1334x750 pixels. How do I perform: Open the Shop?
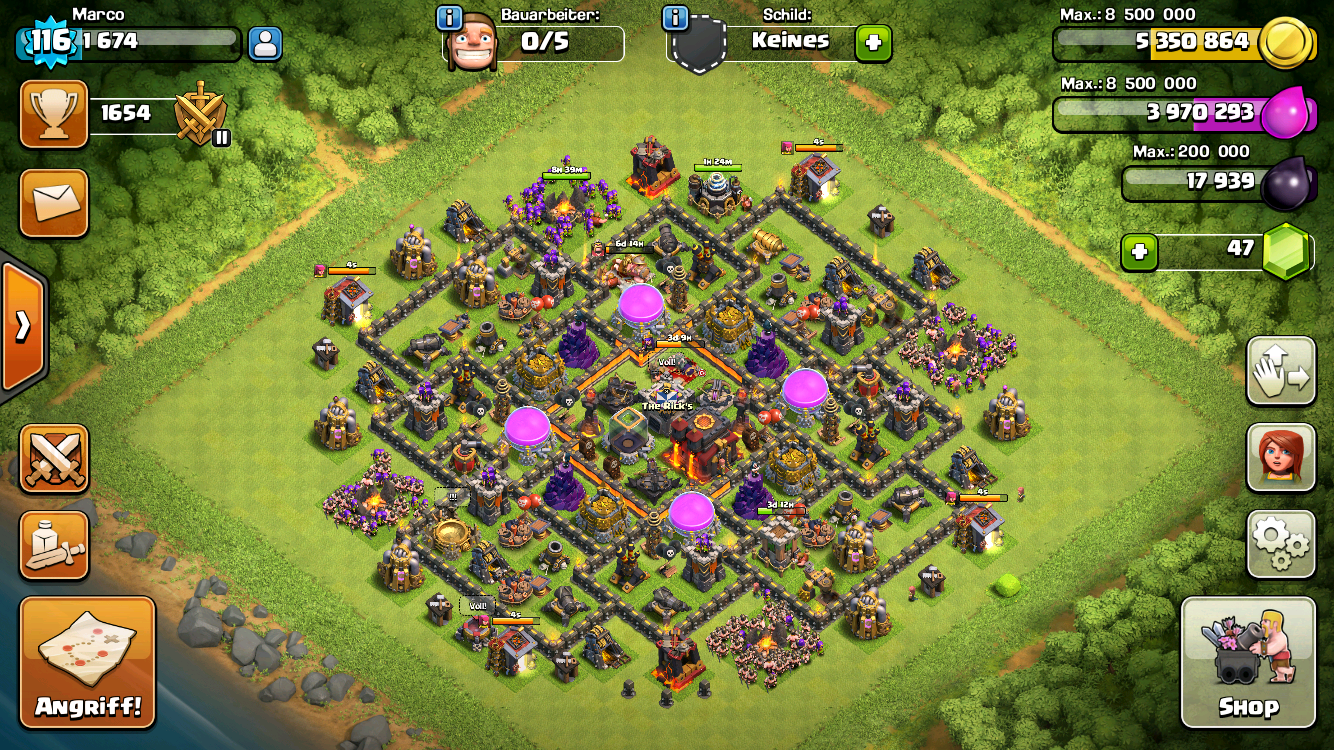tap(1248, 662)
